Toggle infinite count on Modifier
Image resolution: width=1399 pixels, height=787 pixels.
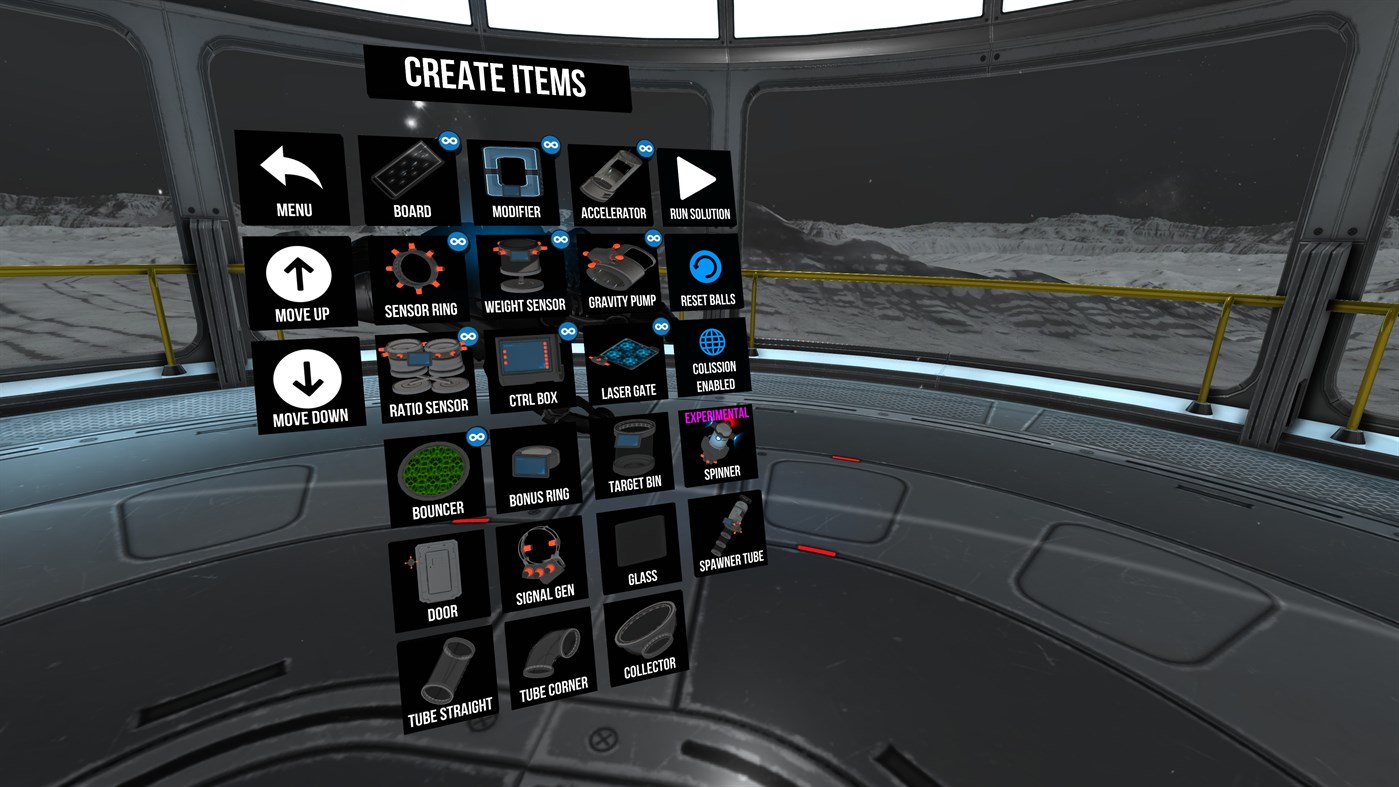pyautogui.click(x=550, y=144)
